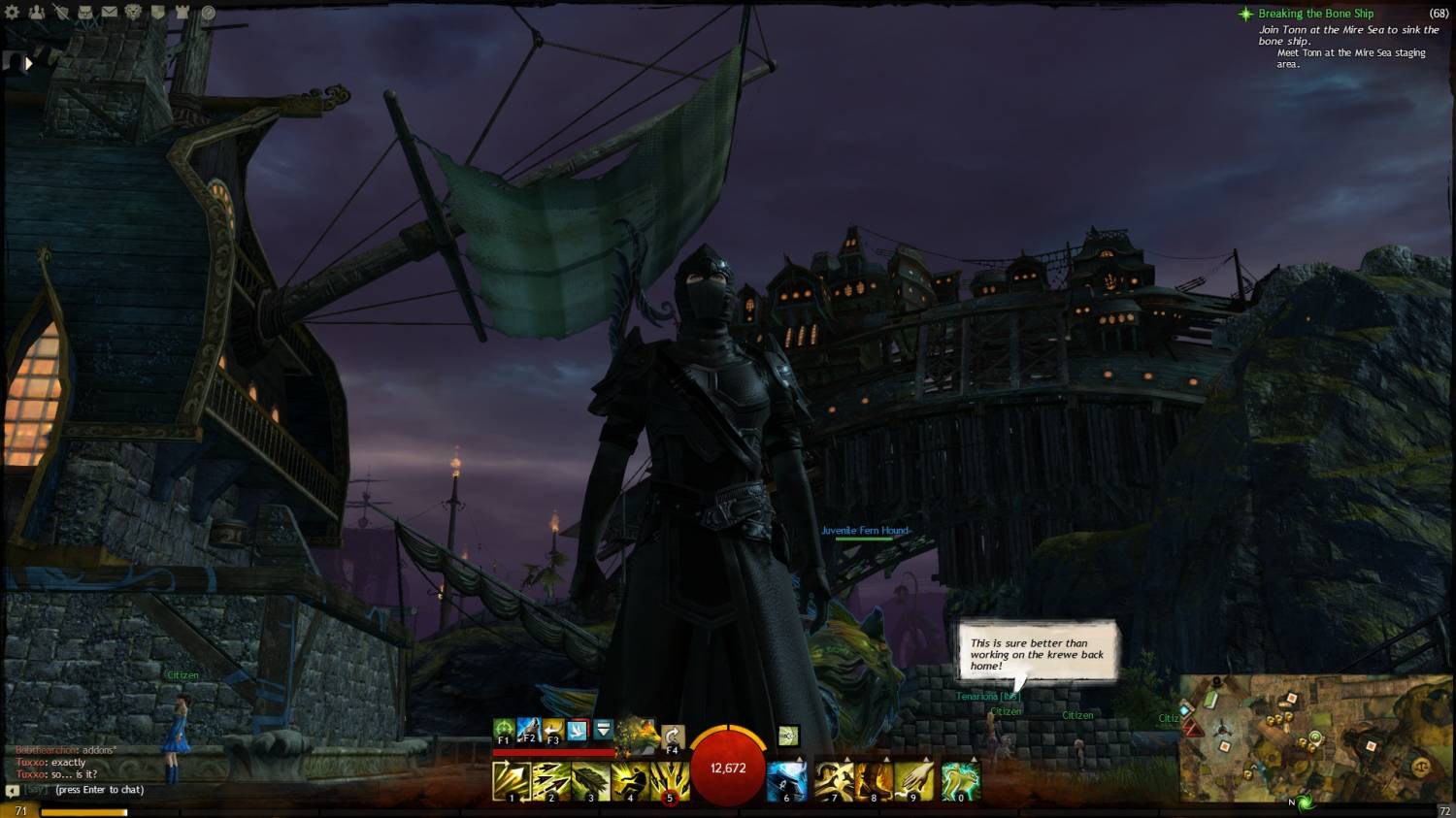This screenshot has height=818, width=1456.
Task: Open the Hero panel sword-and-shield icon
Action: [x=61, y=13]
